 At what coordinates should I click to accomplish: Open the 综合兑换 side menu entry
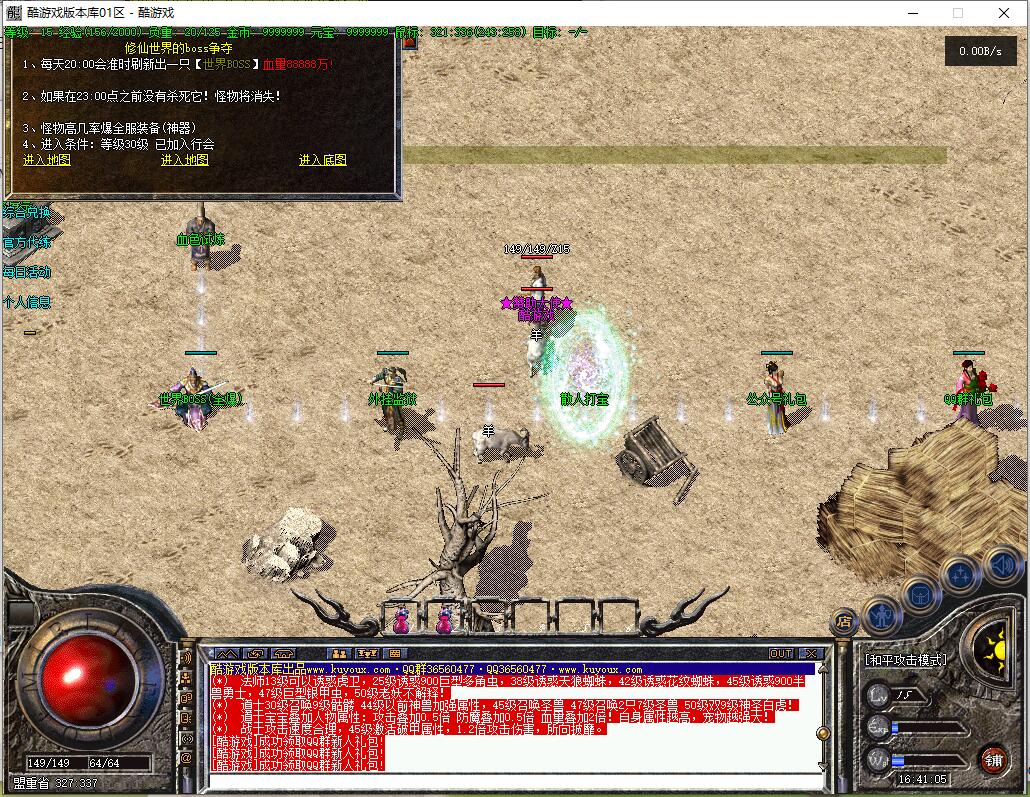[27, 212]
